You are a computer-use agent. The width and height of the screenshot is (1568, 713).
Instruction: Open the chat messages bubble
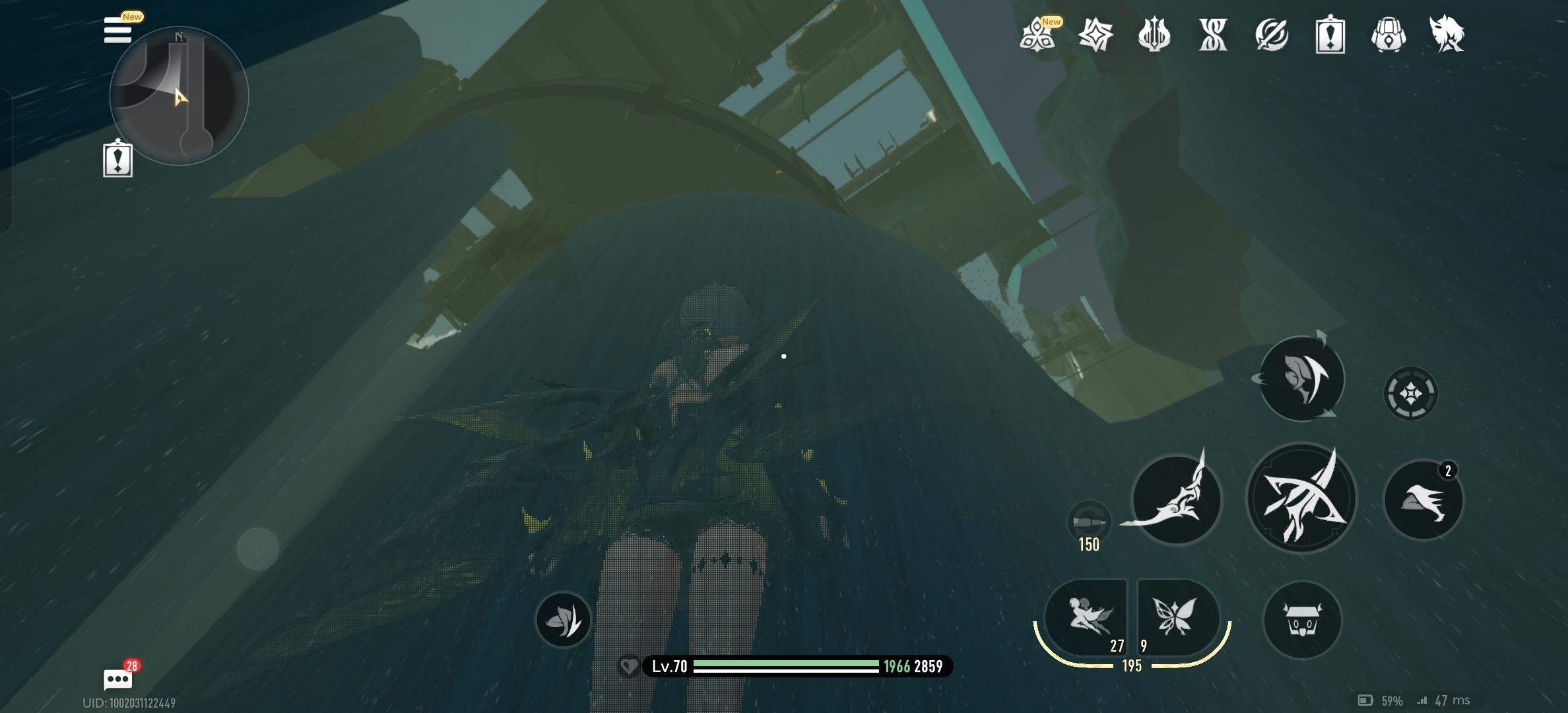118,679
